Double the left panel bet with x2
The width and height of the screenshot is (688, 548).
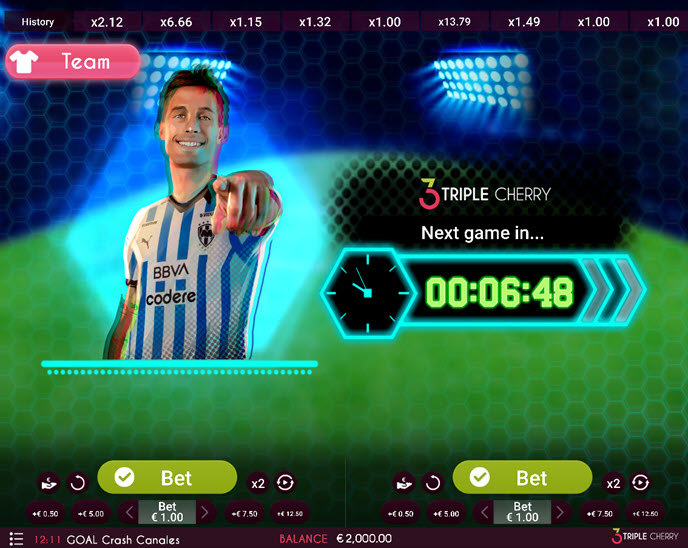click(x=258, y=484)
